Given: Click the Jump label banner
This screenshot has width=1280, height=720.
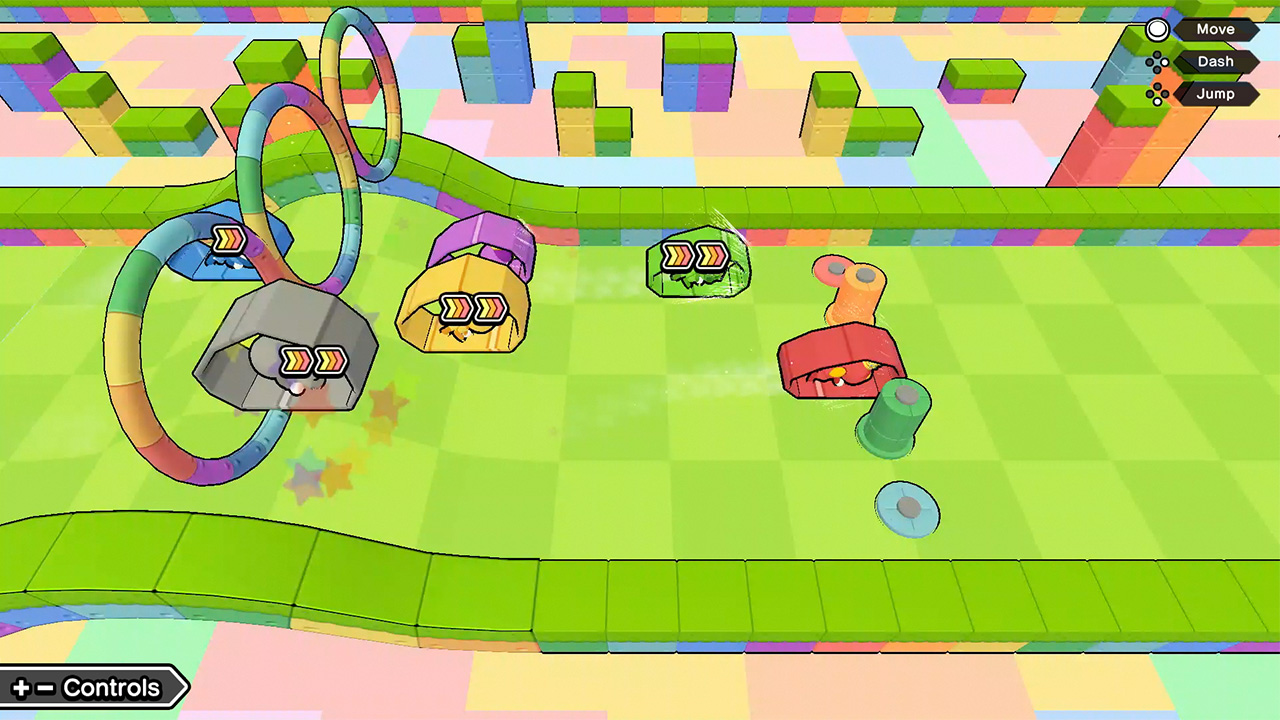Looking at the screenshot, I should tap(1216, 93).
